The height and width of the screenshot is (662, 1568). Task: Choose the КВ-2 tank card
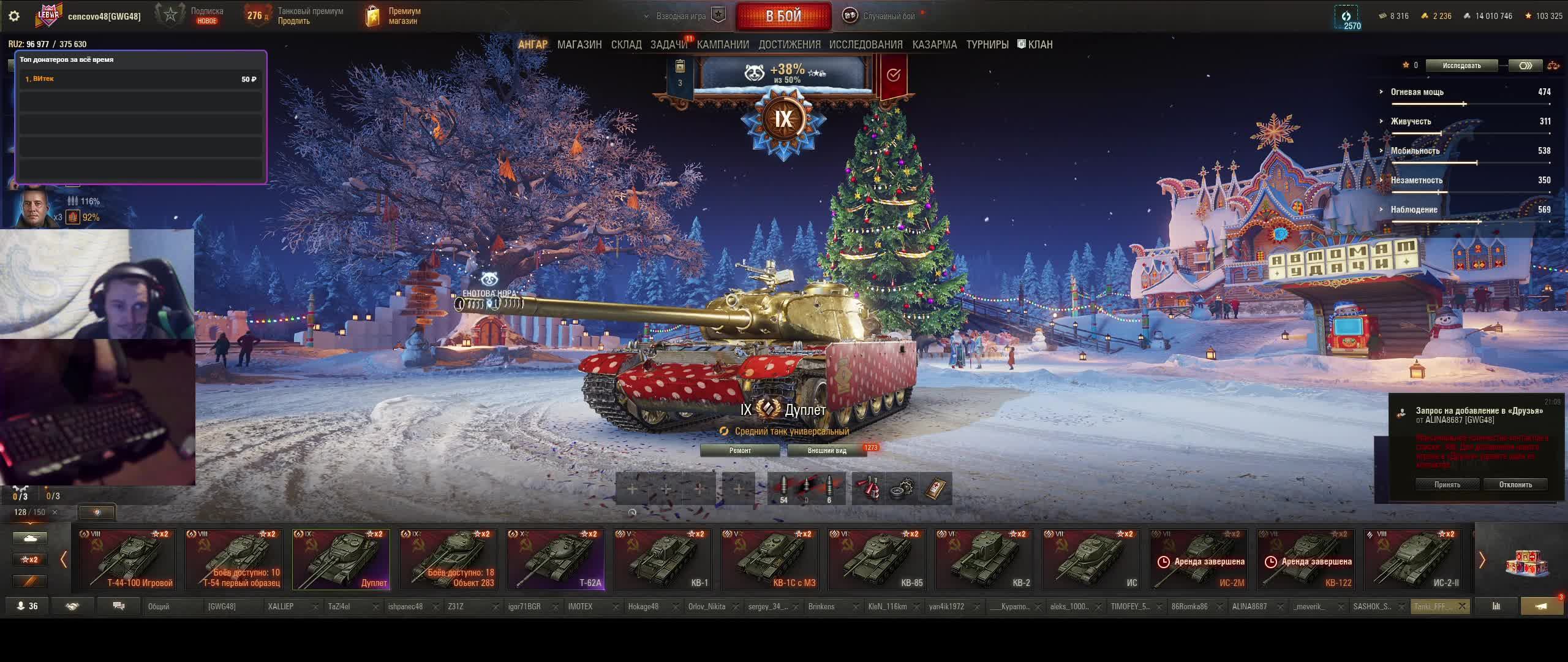pos(984,559)
